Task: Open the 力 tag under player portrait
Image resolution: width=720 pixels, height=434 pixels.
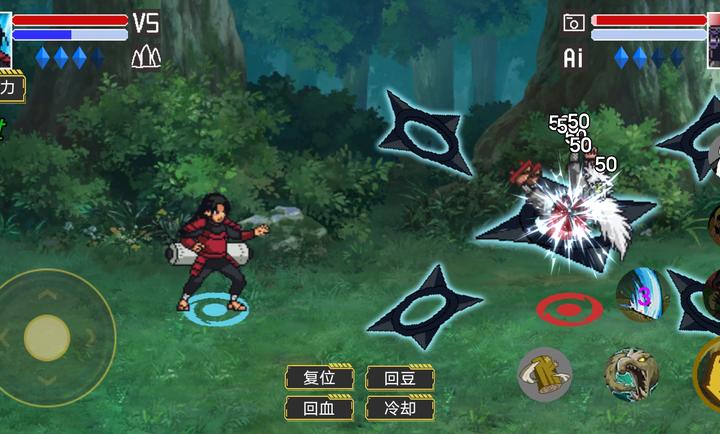Action: coord(10,89)
